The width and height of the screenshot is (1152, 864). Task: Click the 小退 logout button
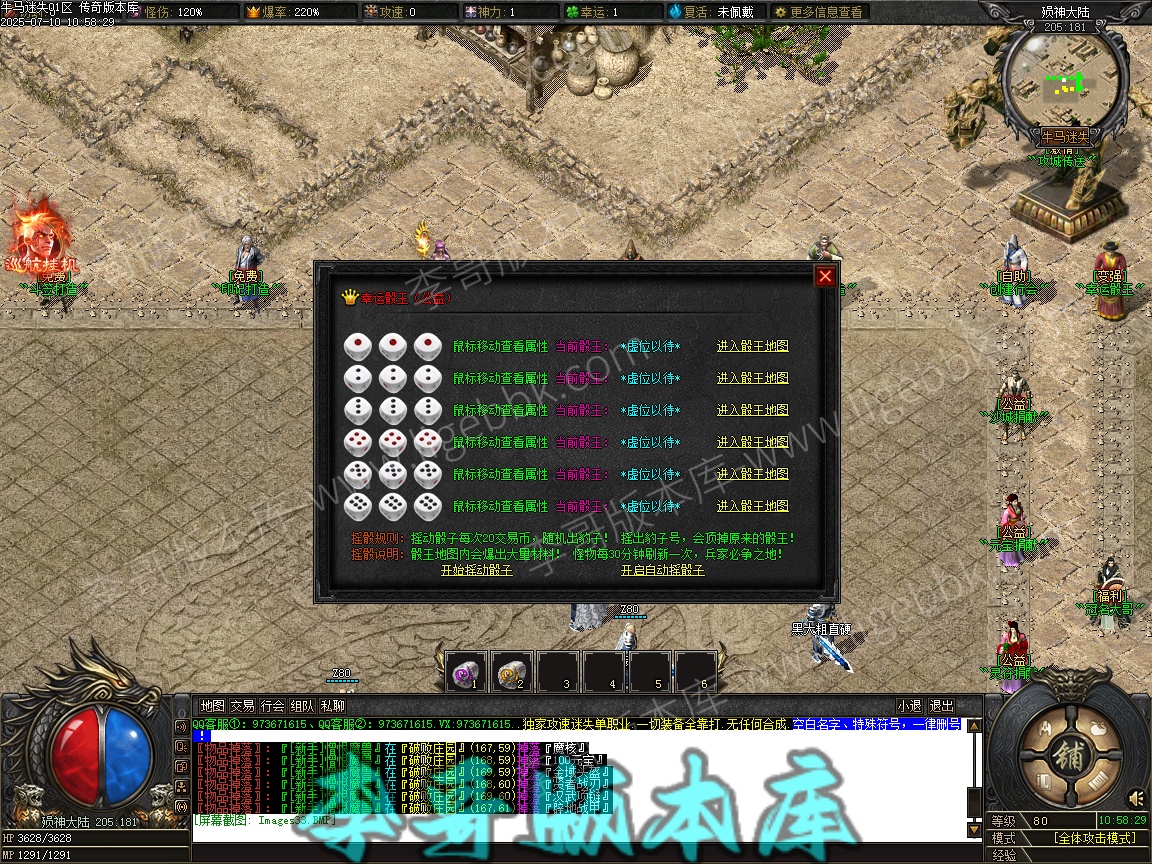click(x=909, y=705)
